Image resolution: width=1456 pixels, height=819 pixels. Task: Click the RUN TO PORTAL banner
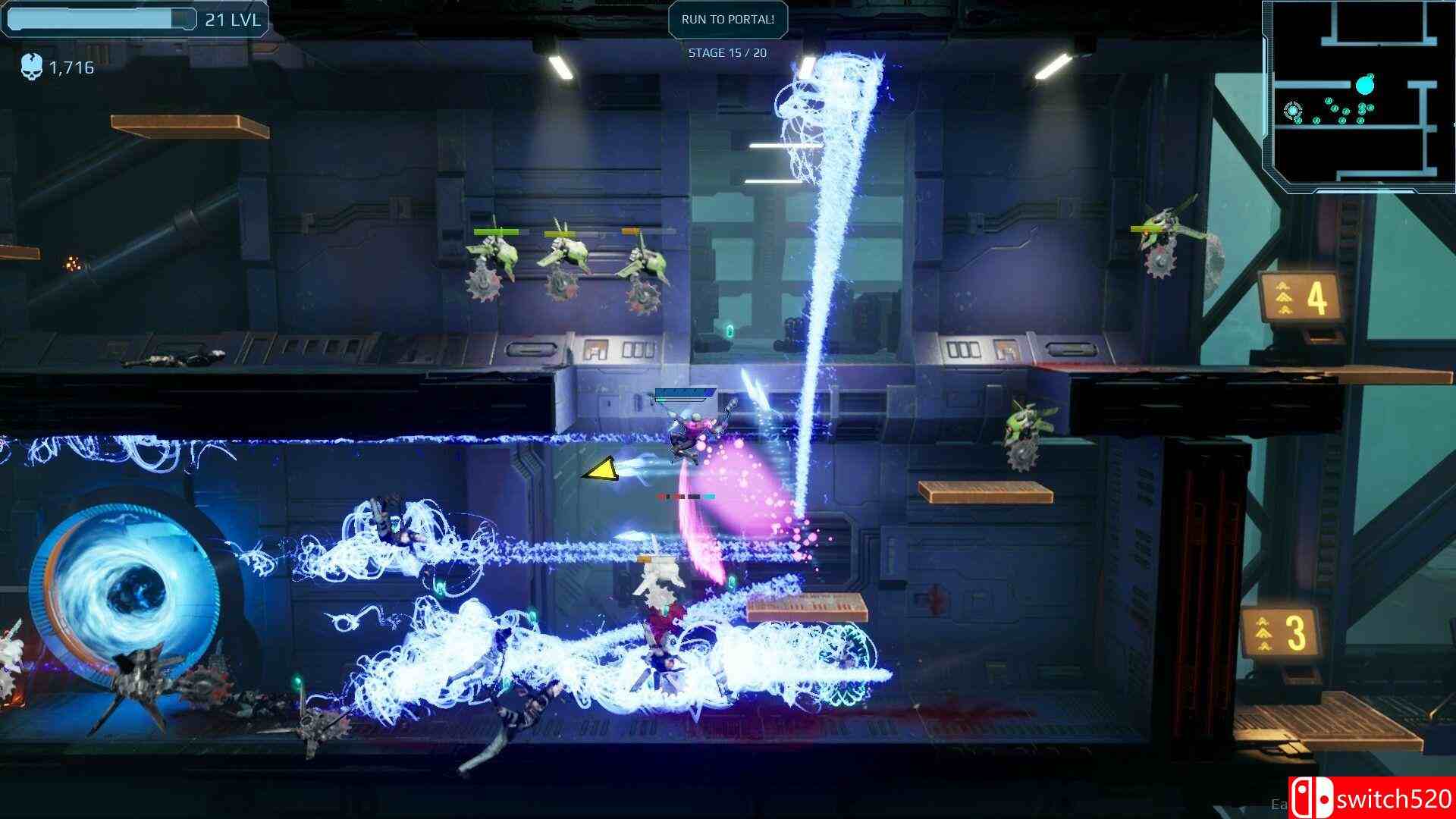coord(727,20)
